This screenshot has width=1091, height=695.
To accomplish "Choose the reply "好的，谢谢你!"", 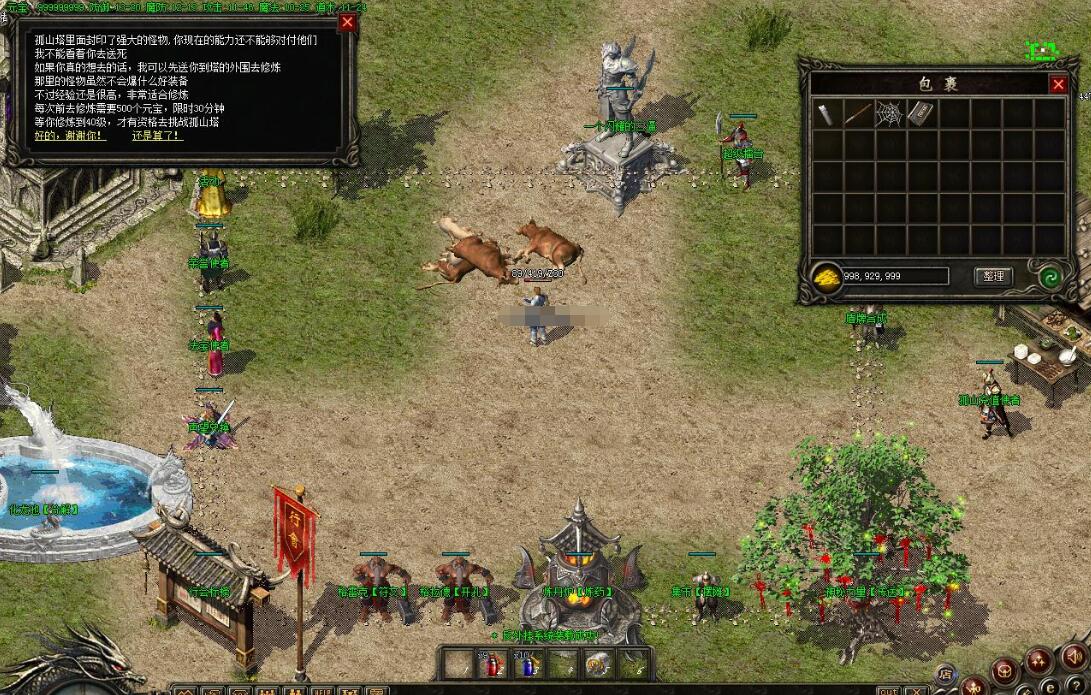I will coord(70,135).
